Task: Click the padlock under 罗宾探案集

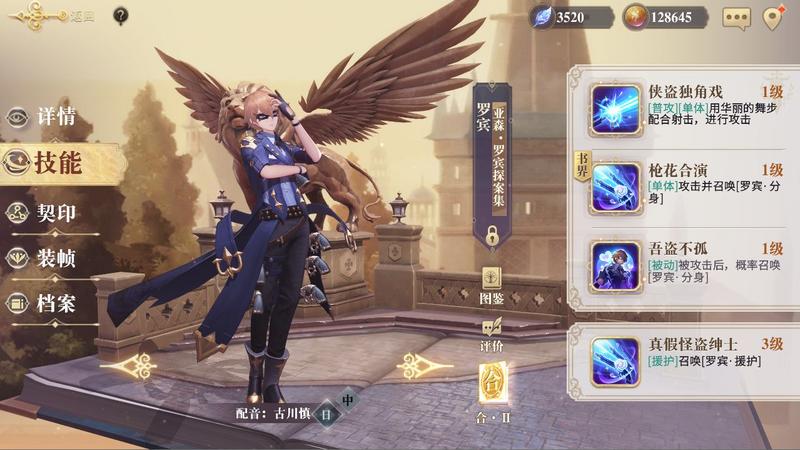Action: pyautogui.click(x=492, y=237)
